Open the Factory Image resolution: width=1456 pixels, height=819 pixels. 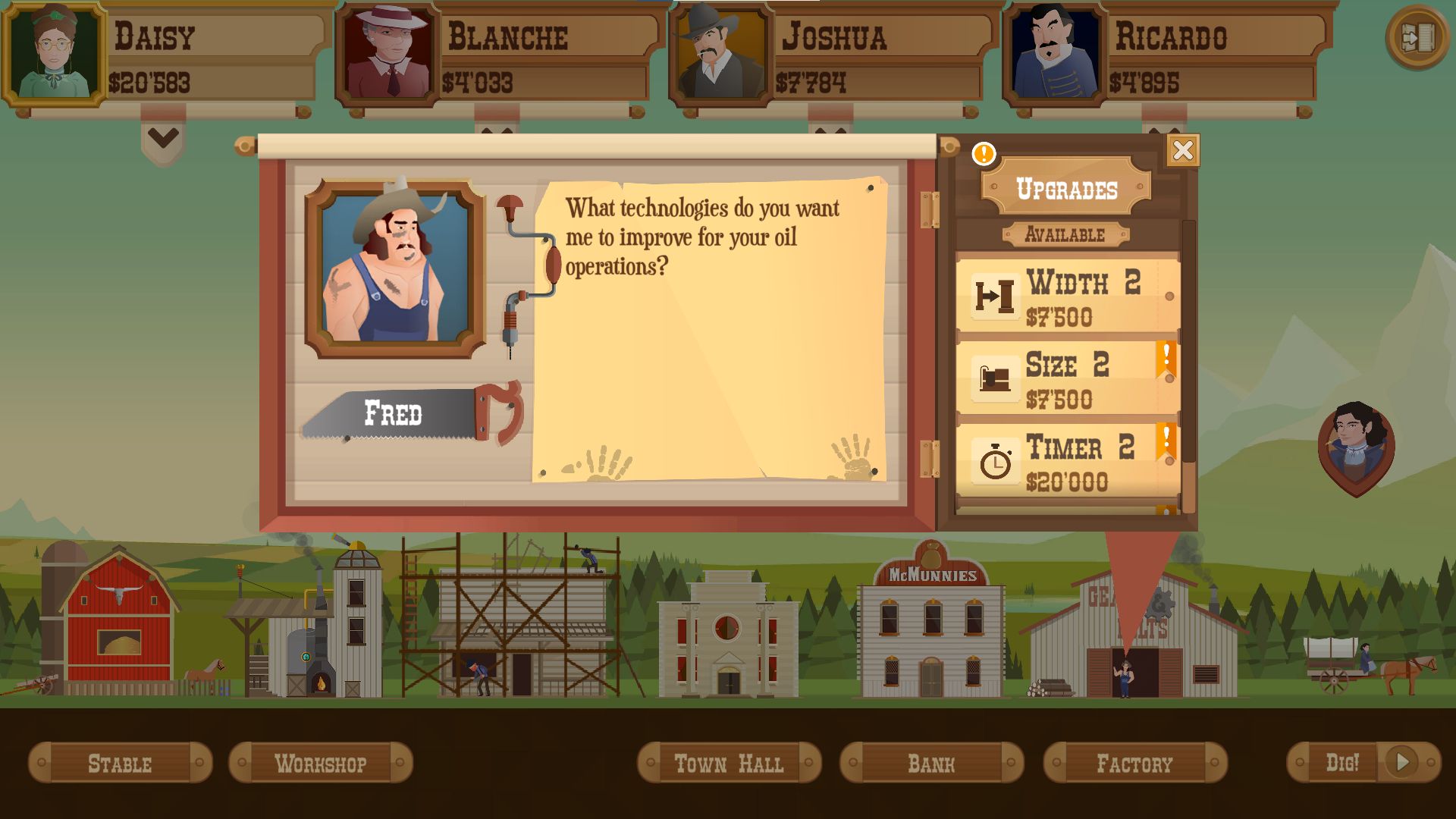click(x=1134, y=763)
